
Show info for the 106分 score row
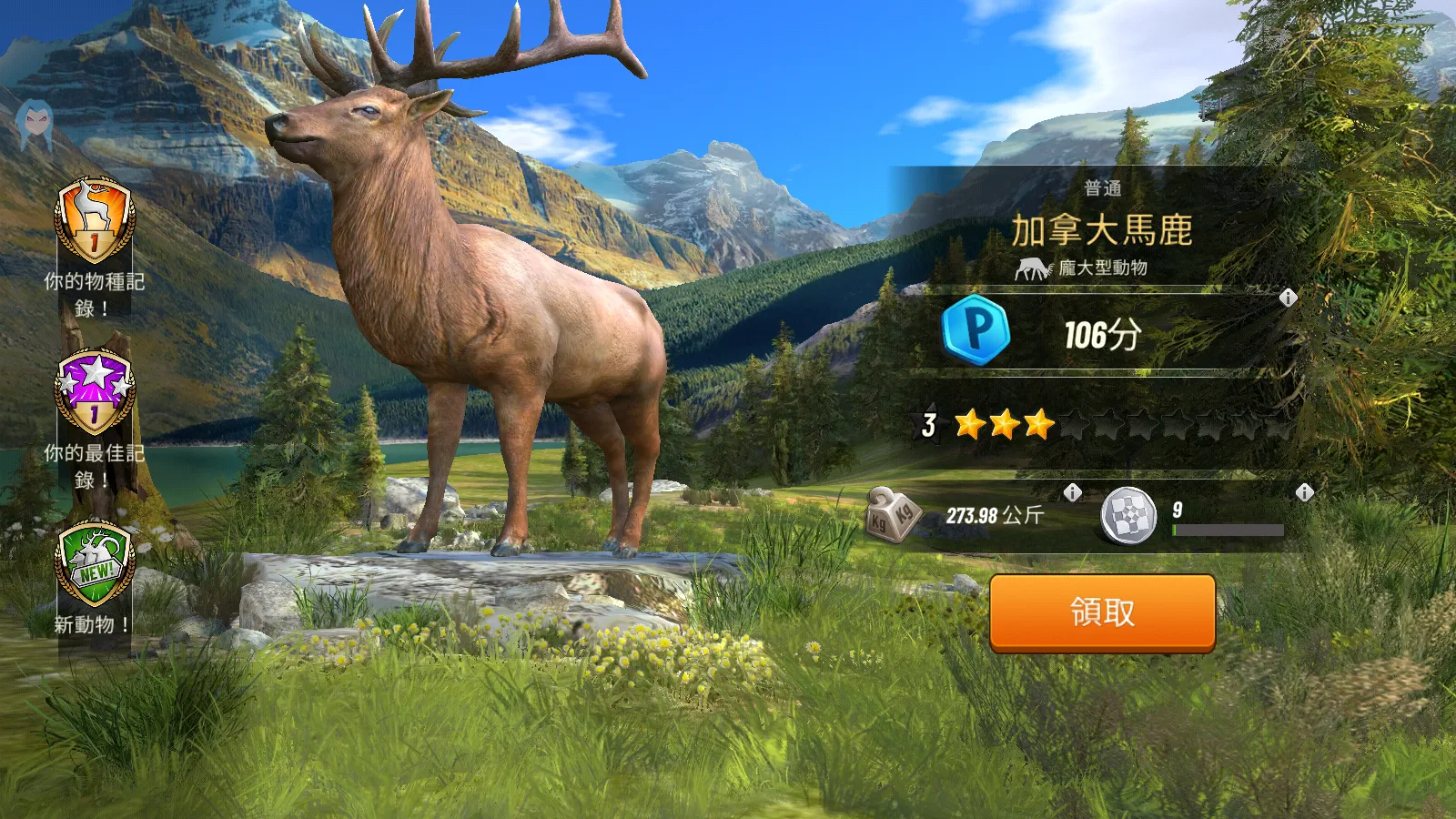click(x=1288, y=298)
